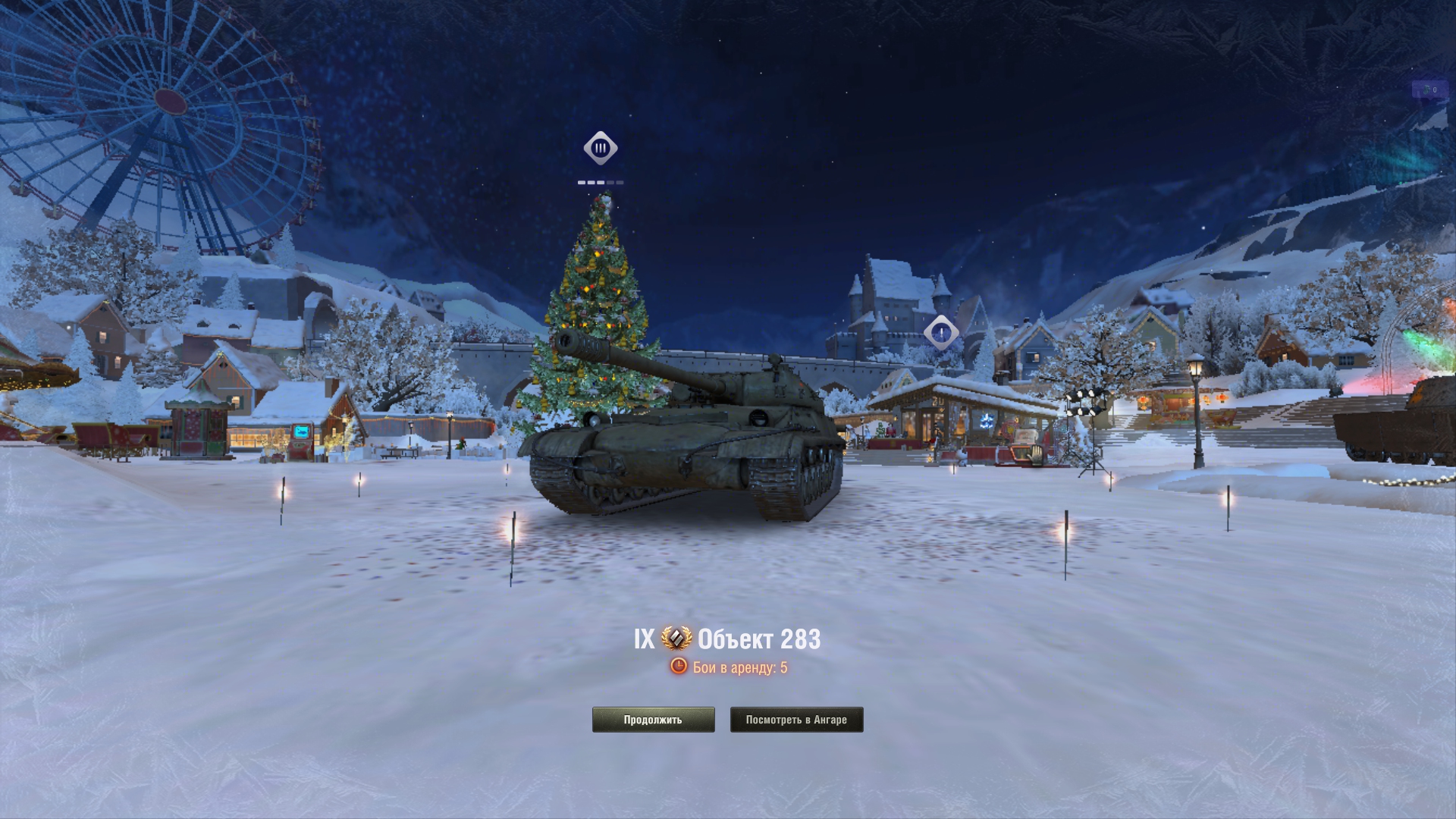Click the Продолжить button
Screen dimensions: 1456x819
[653, 720]
